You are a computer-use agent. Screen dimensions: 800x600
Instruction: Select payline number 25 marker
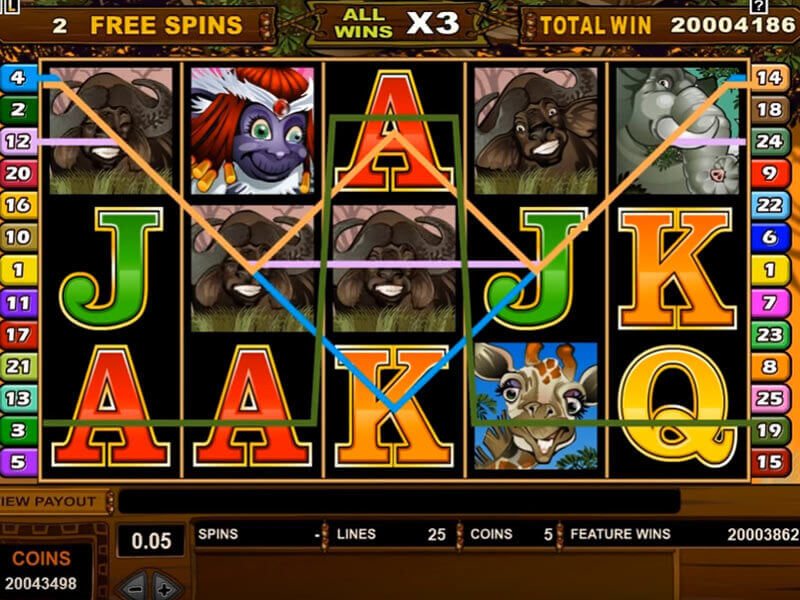[768, 398]
